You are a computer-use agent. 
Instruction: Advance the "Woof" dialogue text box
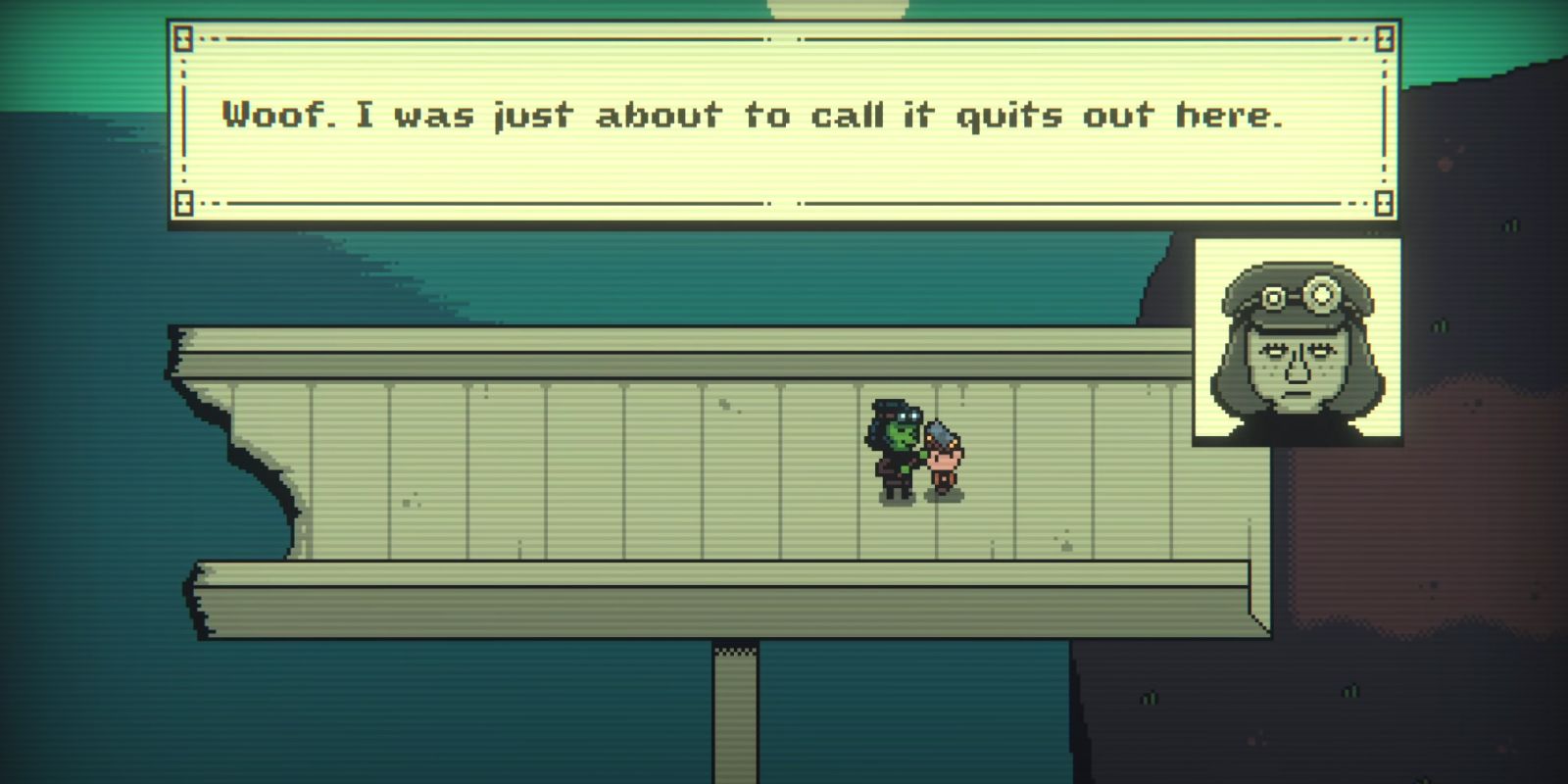pos(783,122)
